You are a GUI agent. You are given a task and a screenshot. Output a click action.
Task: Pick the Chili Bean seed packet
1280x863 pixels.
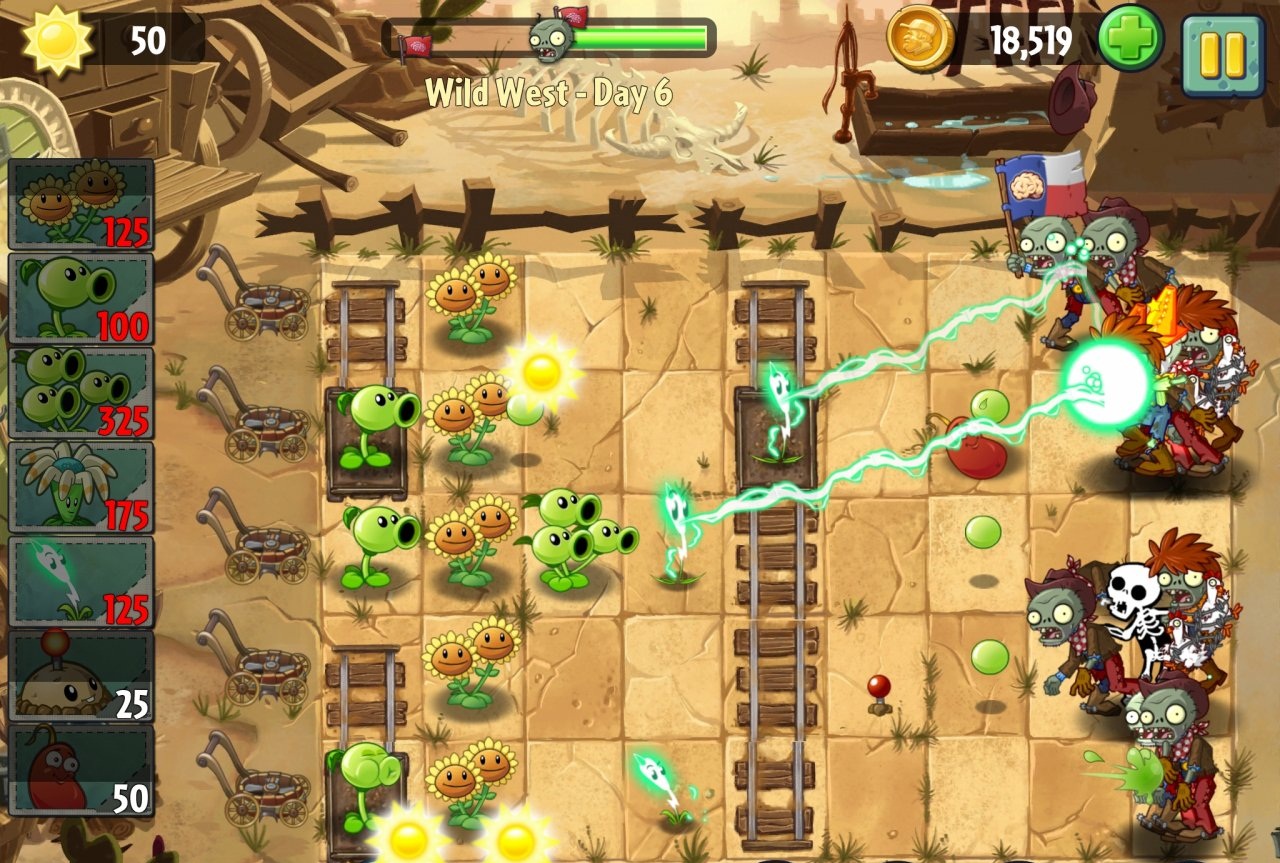[81, 769]
